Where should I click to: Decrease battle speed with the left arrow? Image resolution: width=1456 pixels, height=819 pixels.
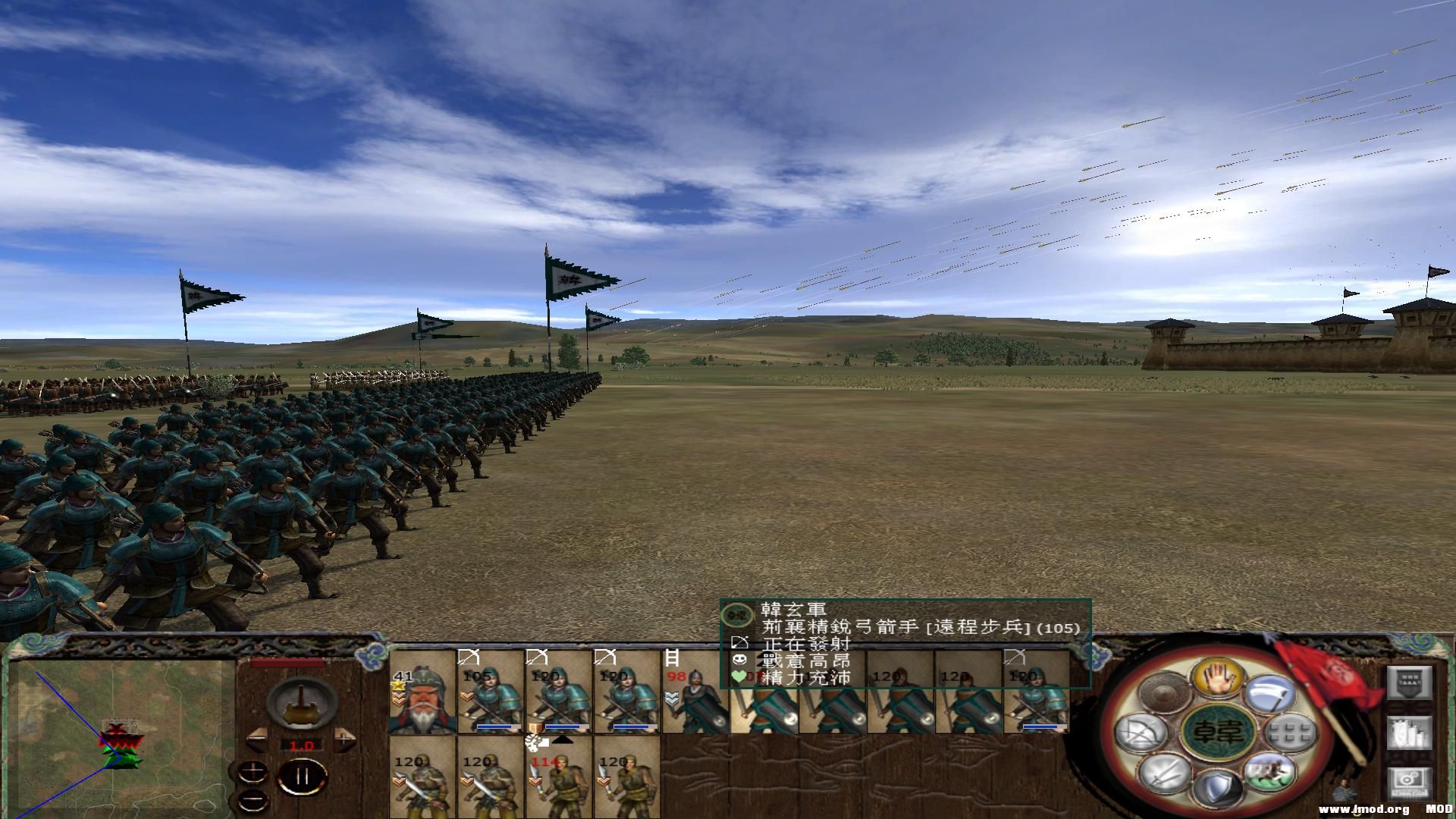click(257, 738)
